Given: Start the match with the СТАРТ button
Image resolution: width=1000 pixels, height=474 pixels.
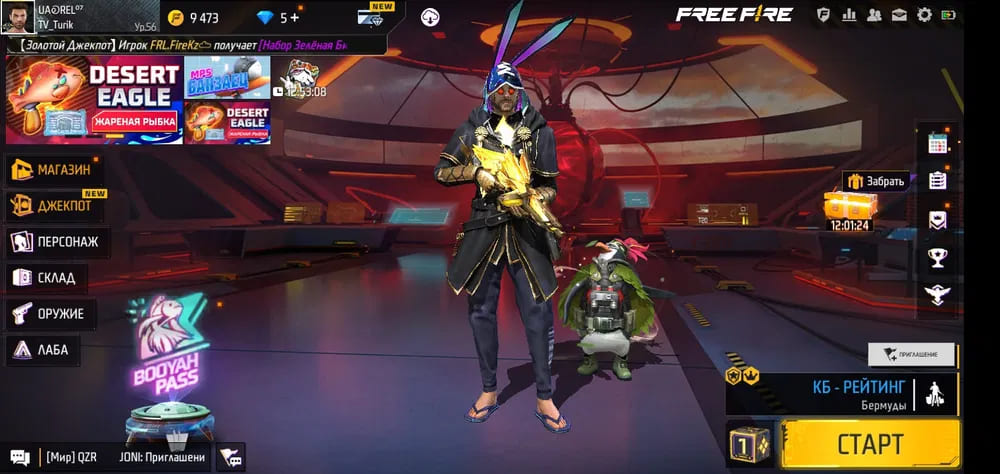Looking at the screenshot, I should [x=870, y=444].
